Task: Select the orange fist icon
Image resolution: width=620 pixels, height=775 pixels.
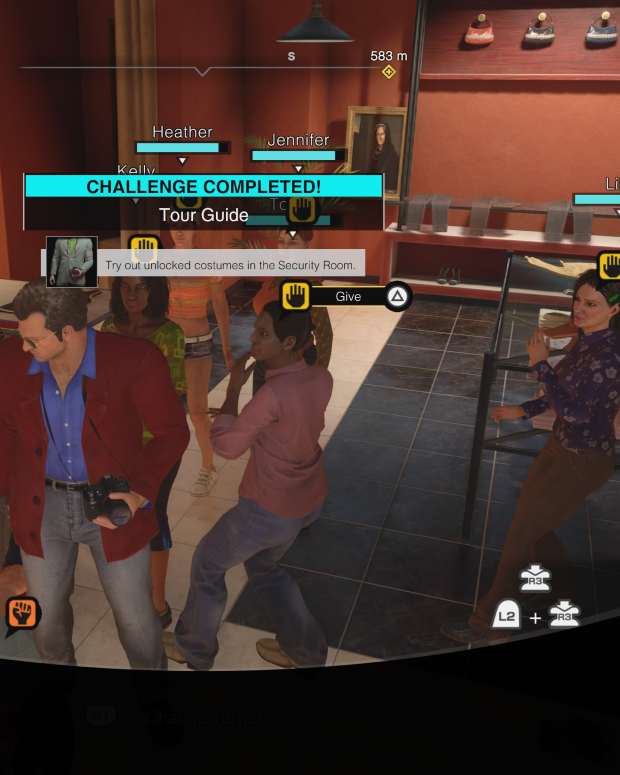Action: tap(22, 612)
